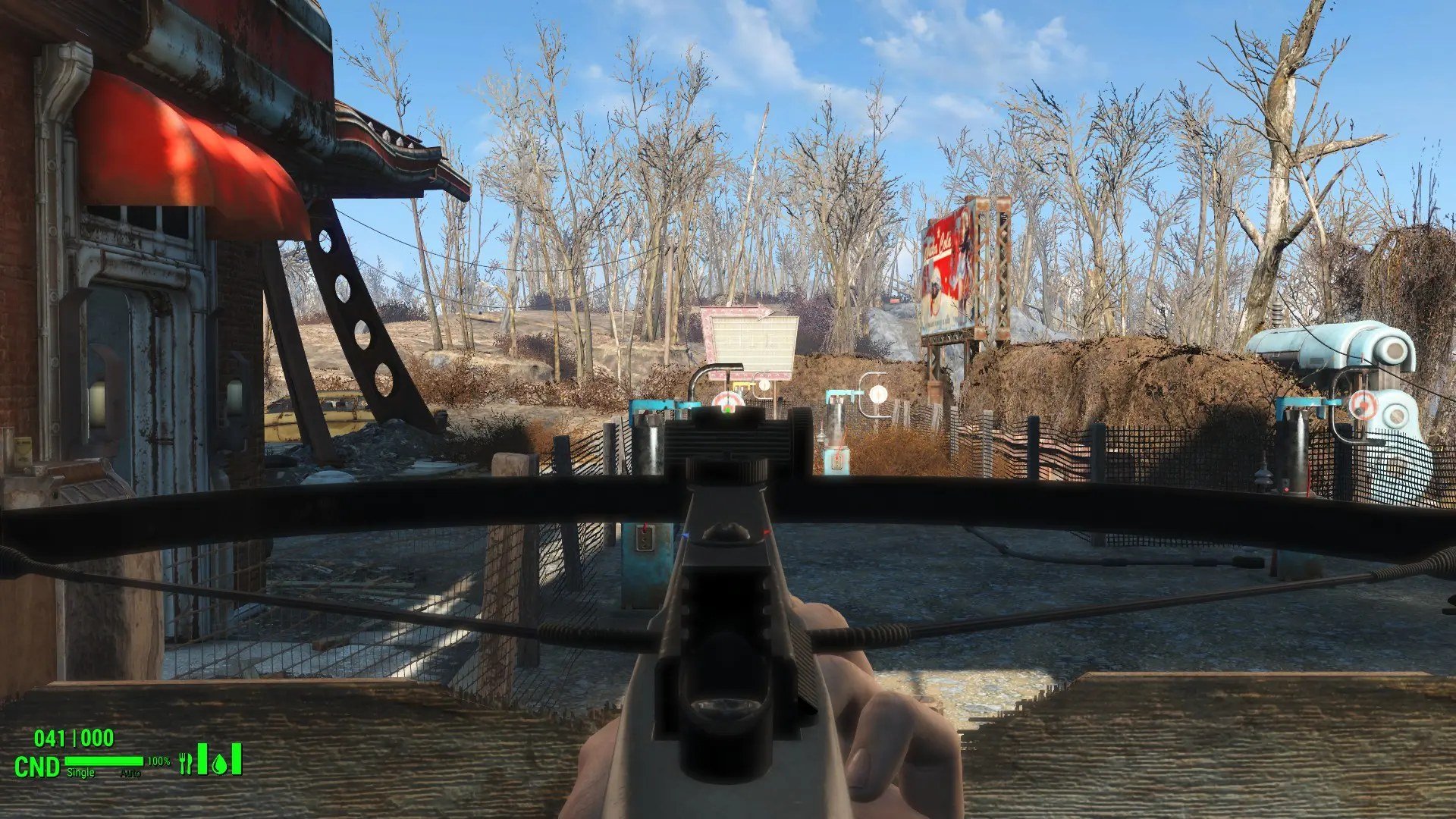Viewport: 1456px width, 819px height.
Task: Switch to the Auto fire mode label
Action: (x=130, y=773)
